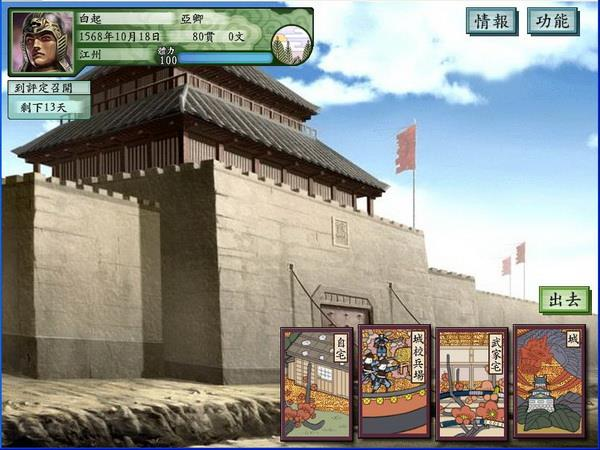
Task: Choose the 城校兵場 training ground card
Action: coord(394,382)
